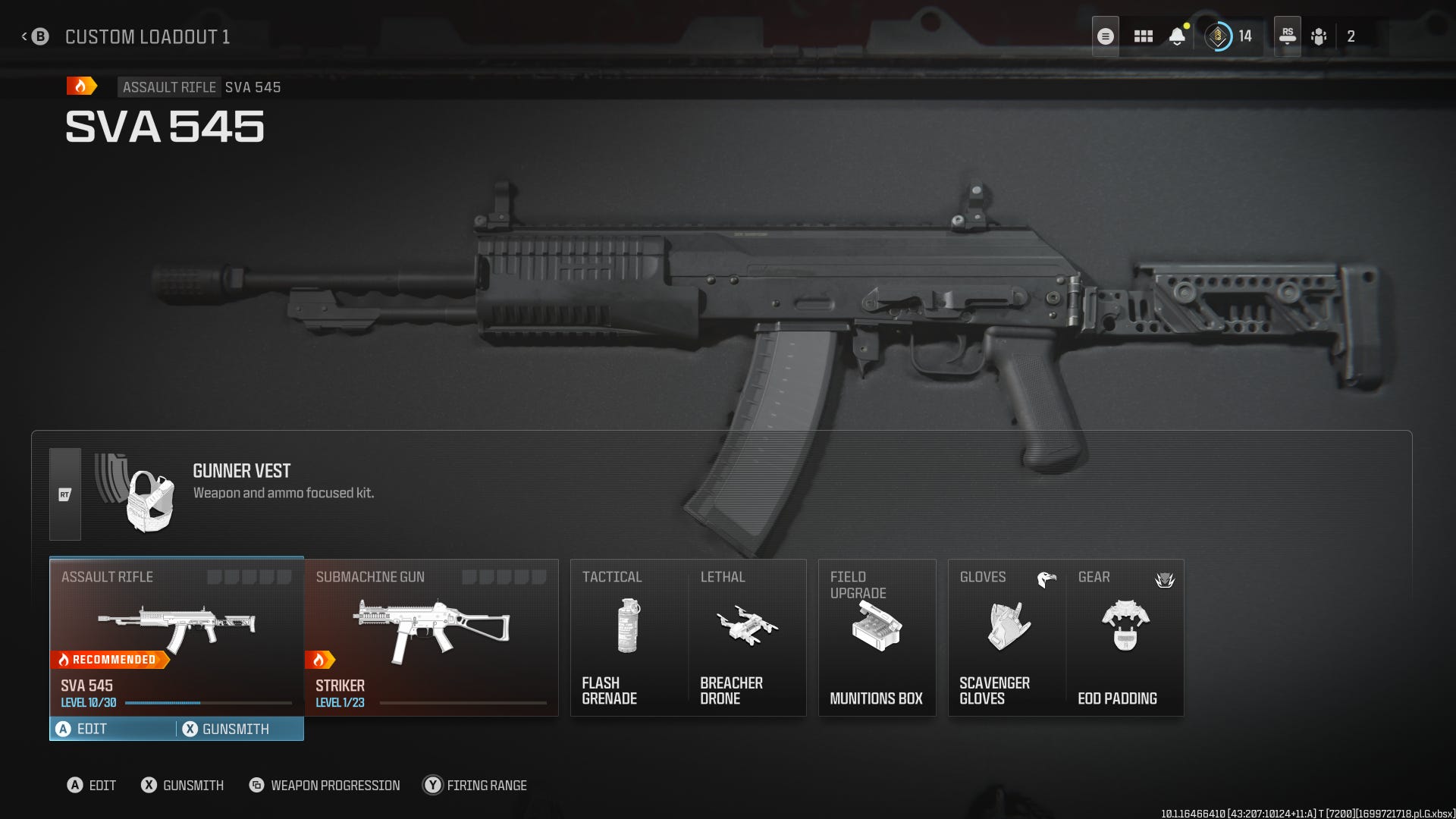Select the vulture icon on the Gloves slot
The image size is (1456, 819).
(1049, 578)
